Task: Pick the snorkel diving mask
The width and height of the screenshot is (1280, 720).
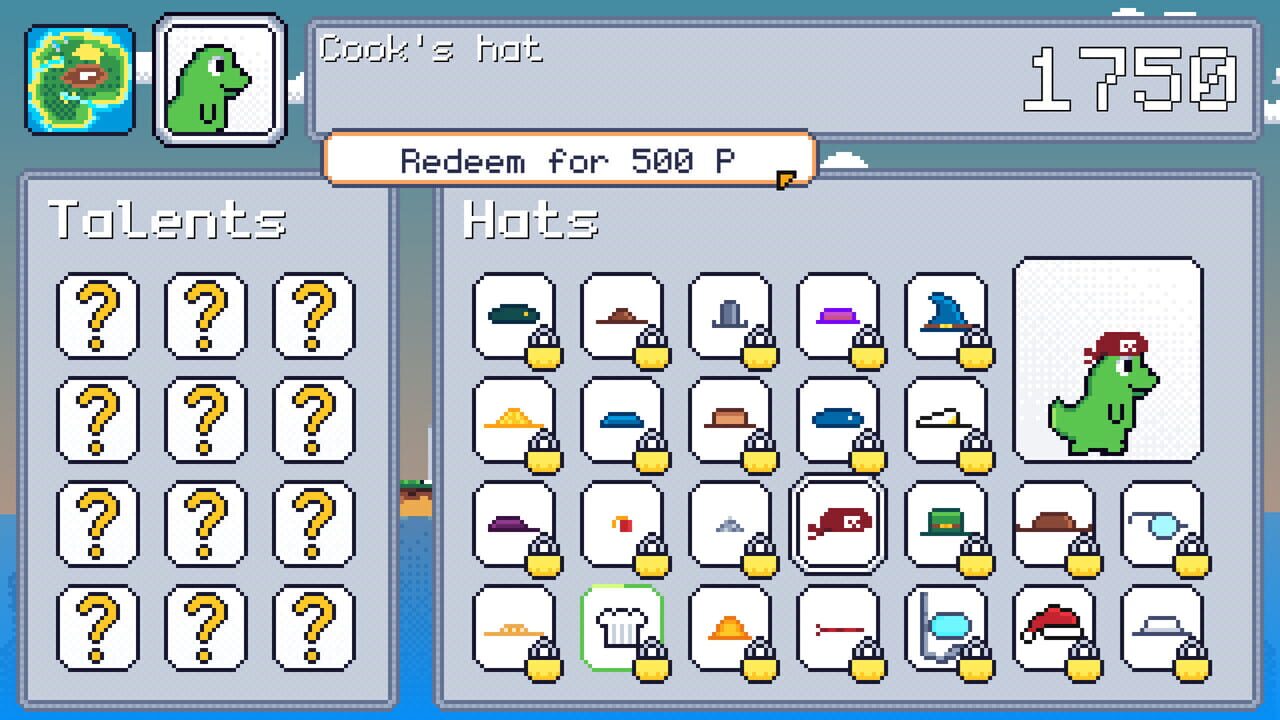Action: click(945, 627)
